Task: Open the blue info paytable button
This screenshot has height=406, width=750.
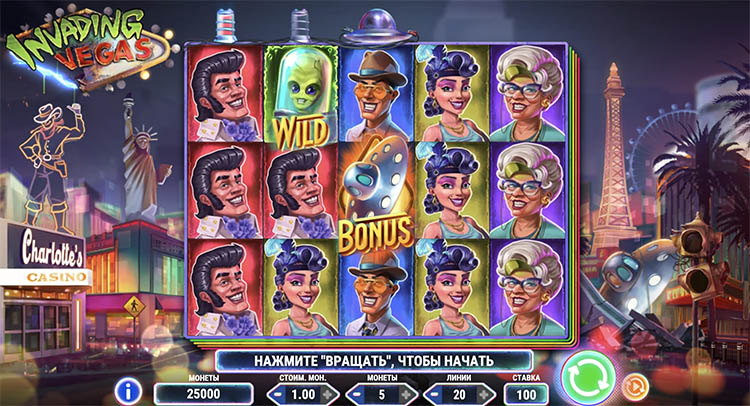Action: [x=126, y=389]
